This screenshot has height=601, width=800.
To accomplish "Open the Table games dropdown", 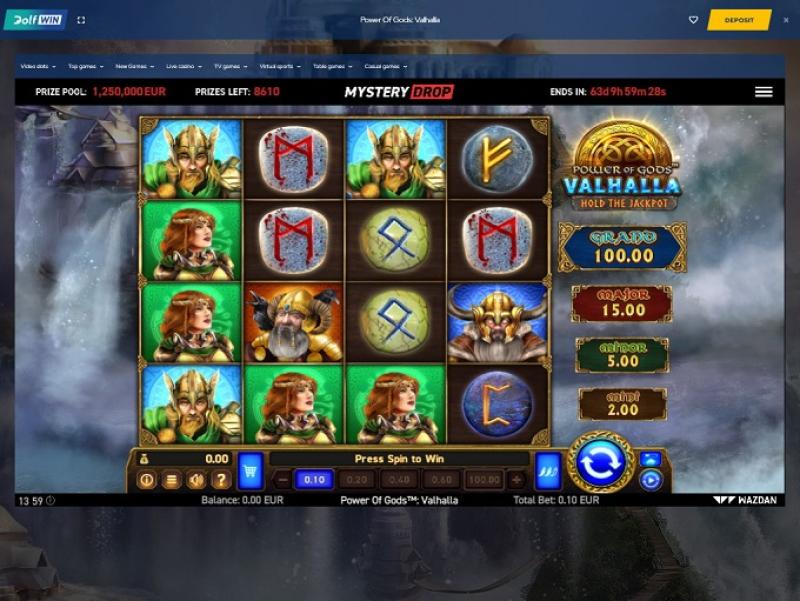I will [x=331, y=66].
